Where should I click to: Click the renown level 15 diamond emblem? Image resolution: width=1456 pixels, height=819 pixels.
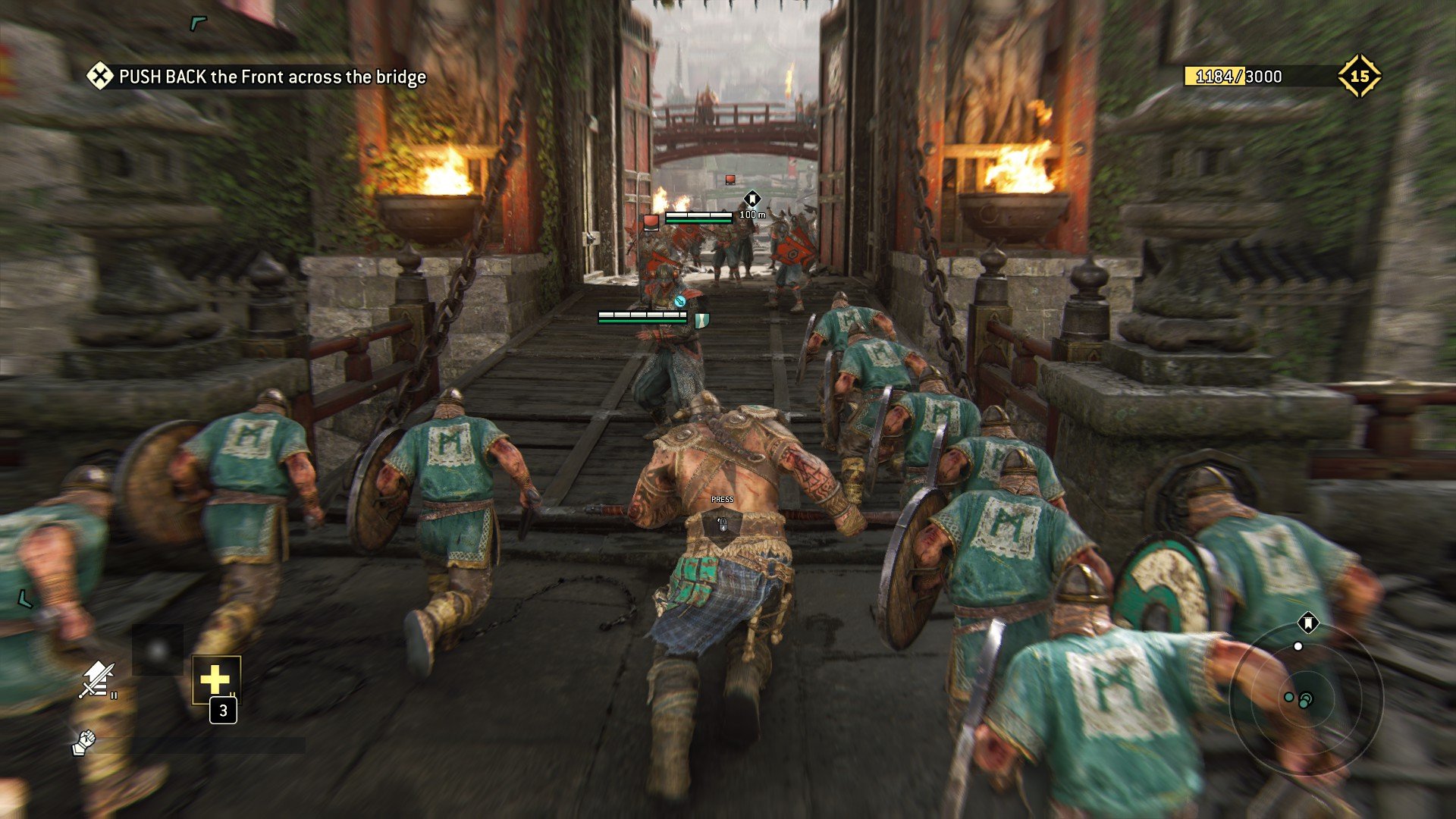[1359, 76]
